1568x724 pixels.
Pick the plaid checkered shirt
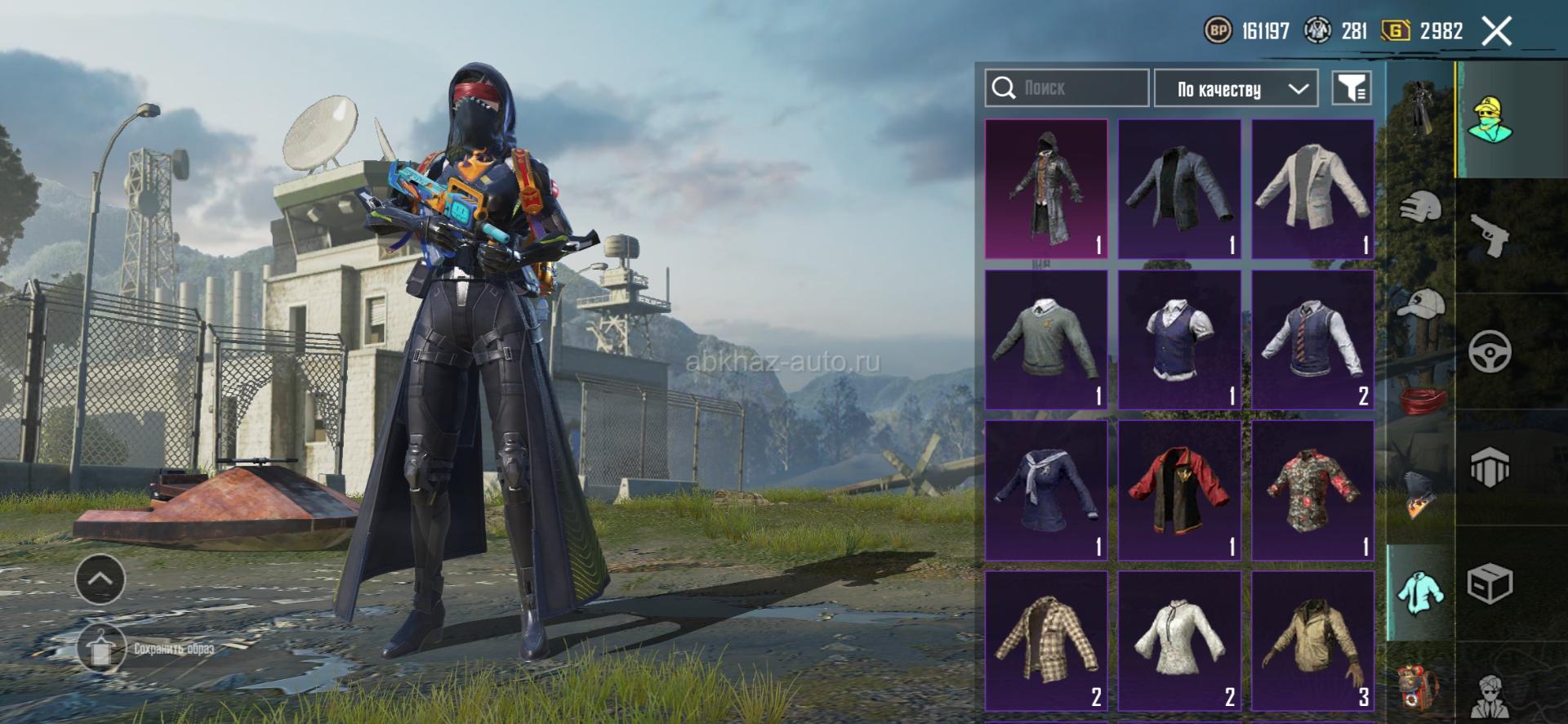tap(1046, 641)
